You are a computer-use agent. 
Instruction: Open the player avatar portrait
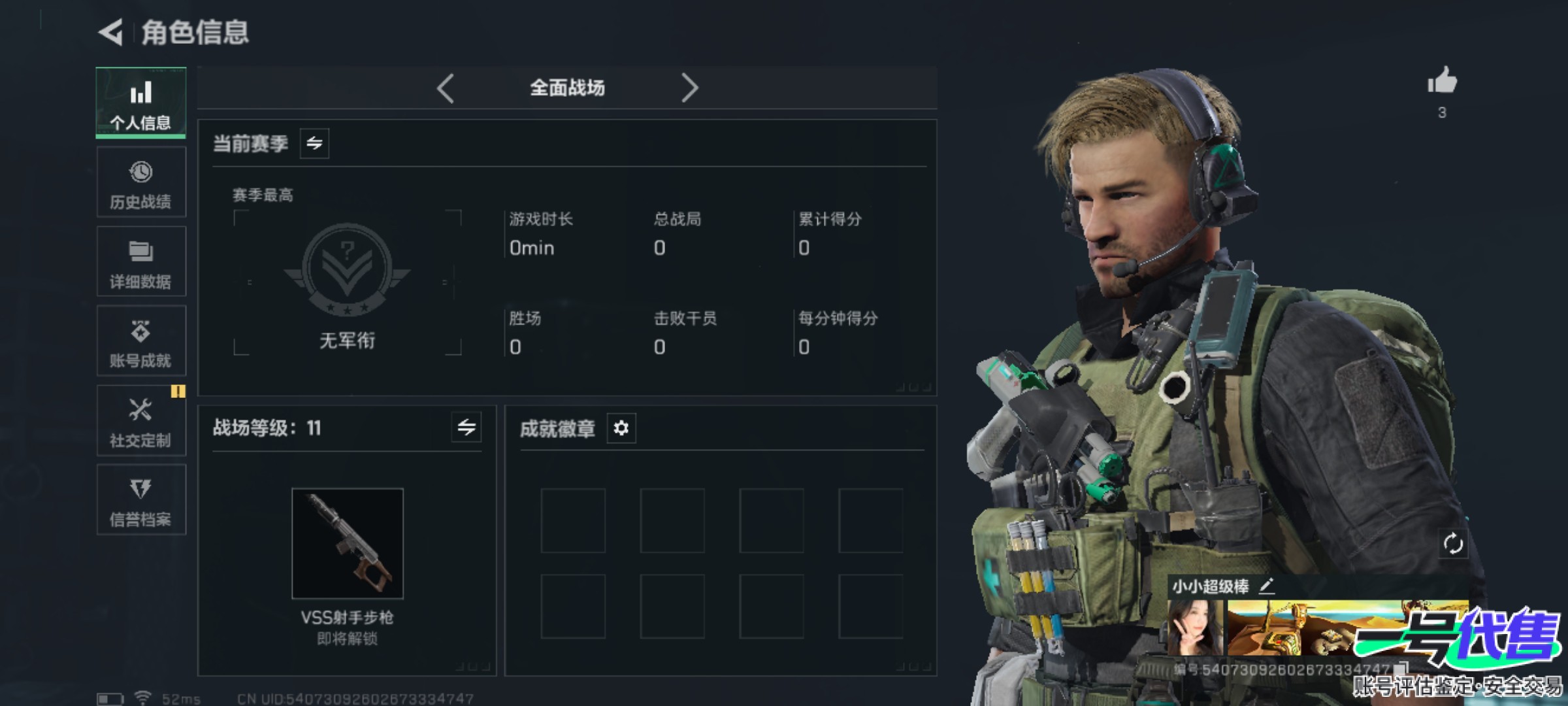pos(1195,628)
